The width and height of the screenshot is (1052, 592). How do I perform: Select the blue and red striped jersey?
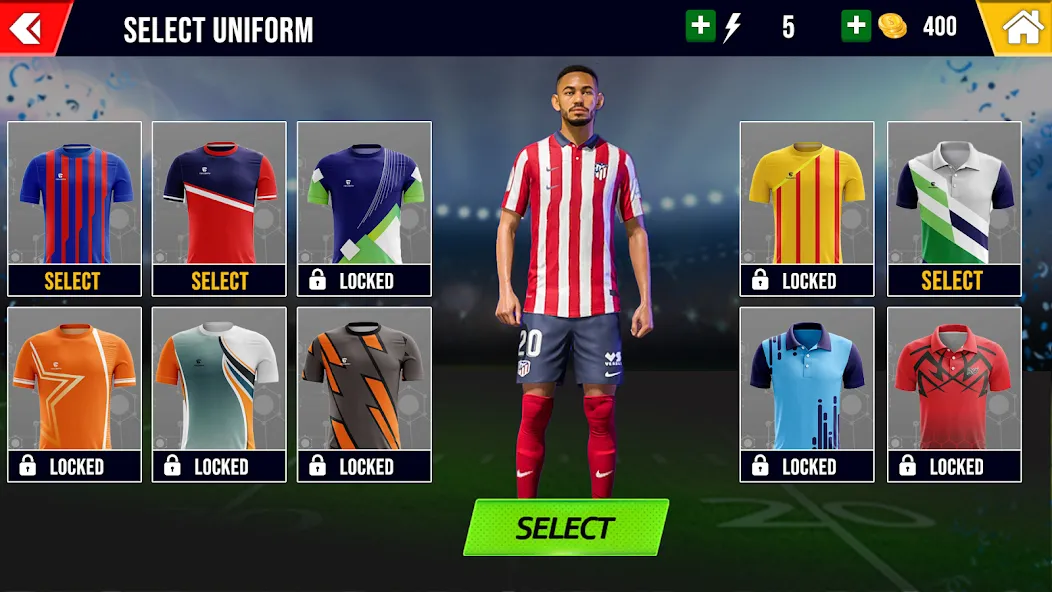click(74, 208)
